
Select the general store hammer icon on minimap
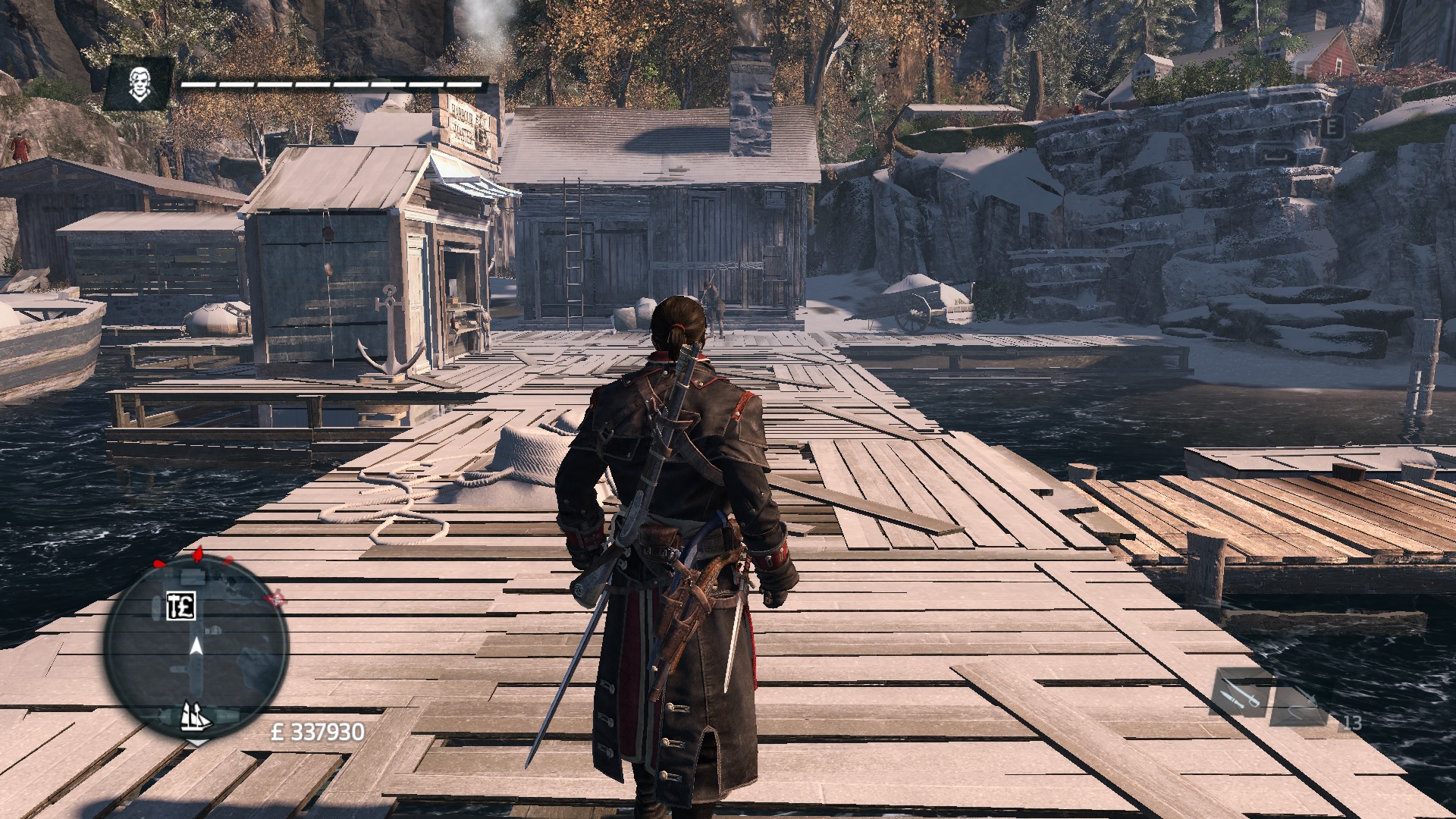181,607
